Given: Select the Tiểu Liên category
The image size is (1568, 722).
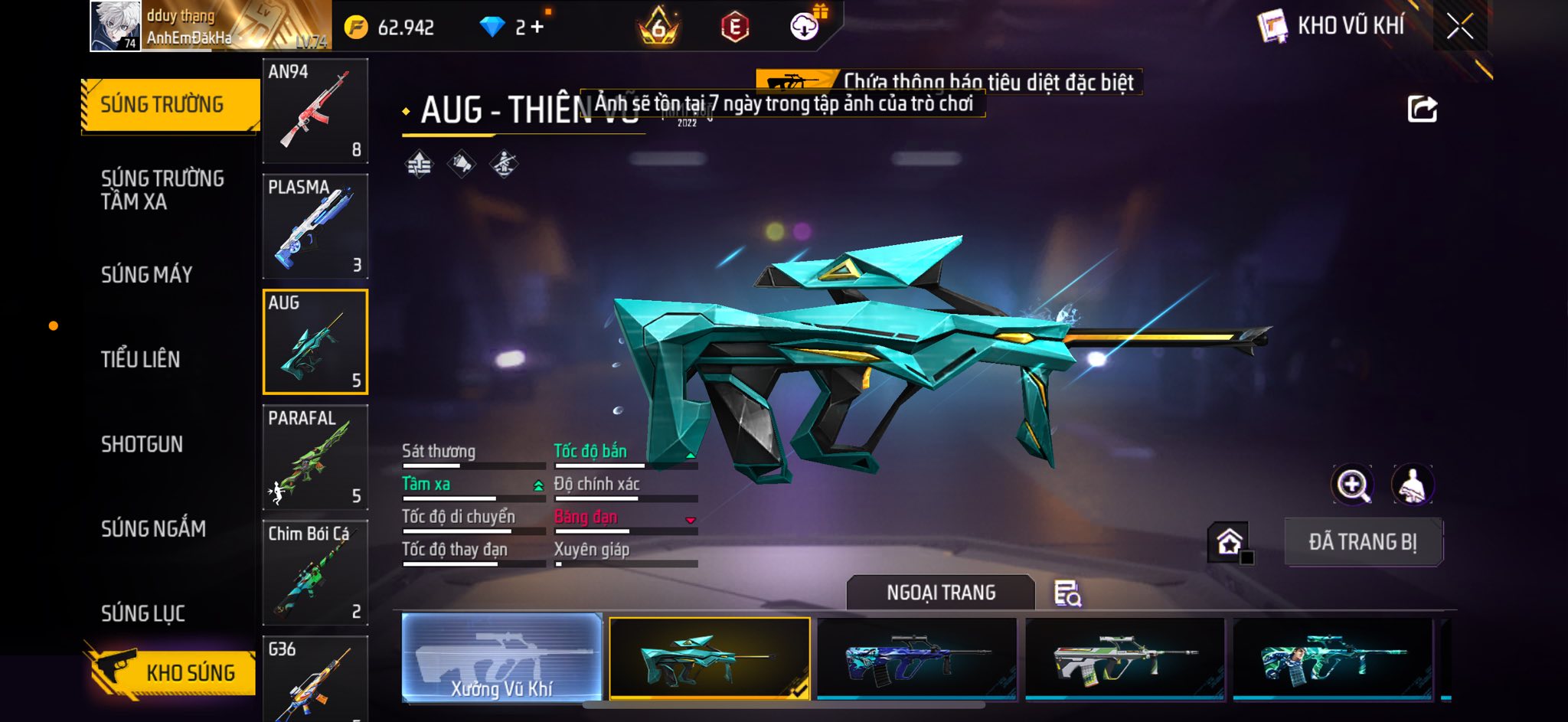Looking at the screenshot, I should pos(141,359).
